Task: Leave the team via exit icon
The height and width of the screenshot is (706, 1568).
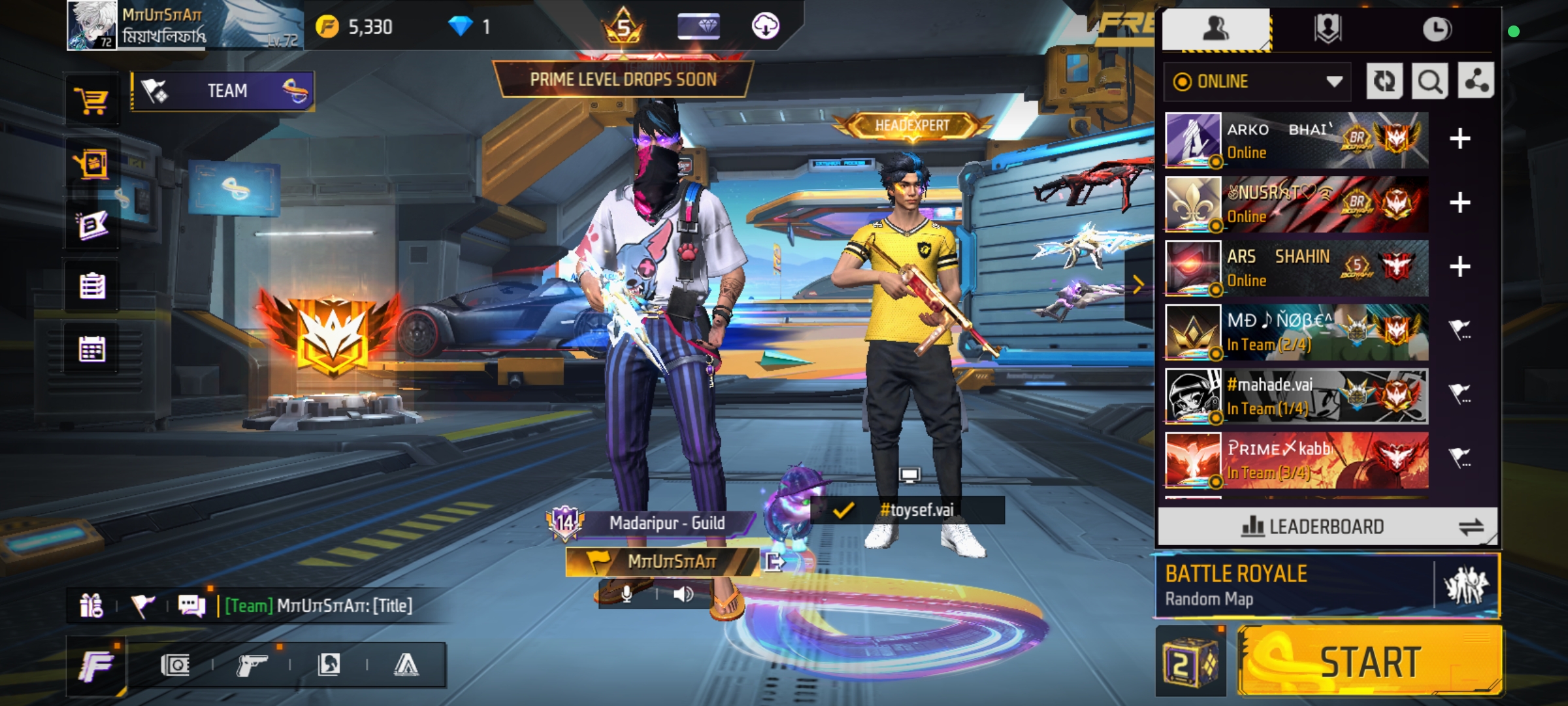Action: [x=774, y=562]
